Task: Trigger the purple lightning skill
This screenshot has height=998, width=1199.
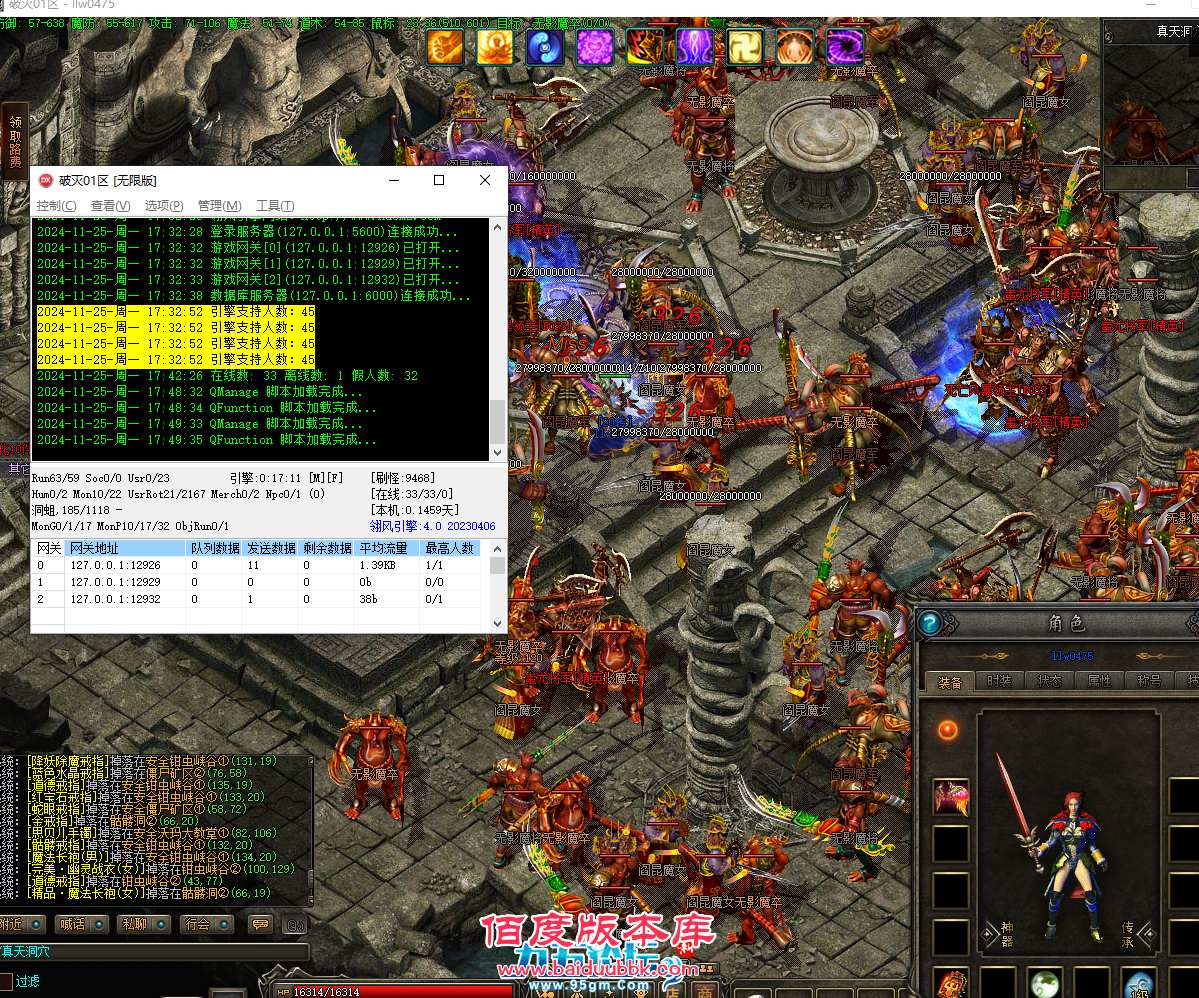Action: click(695, 47)
